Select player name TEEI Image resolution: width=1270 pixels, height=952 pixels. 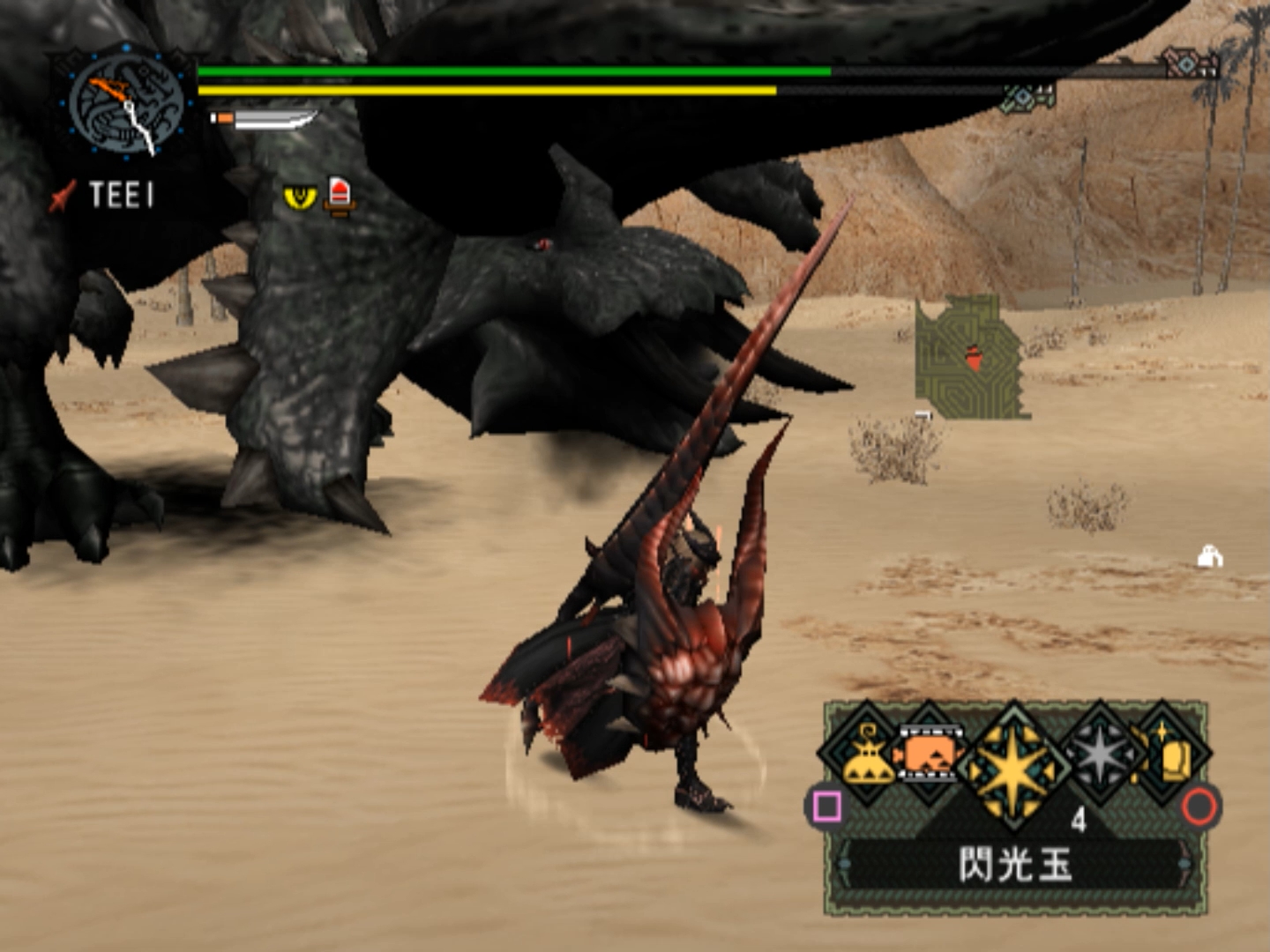pyautogui.click(x=121, y=195)
